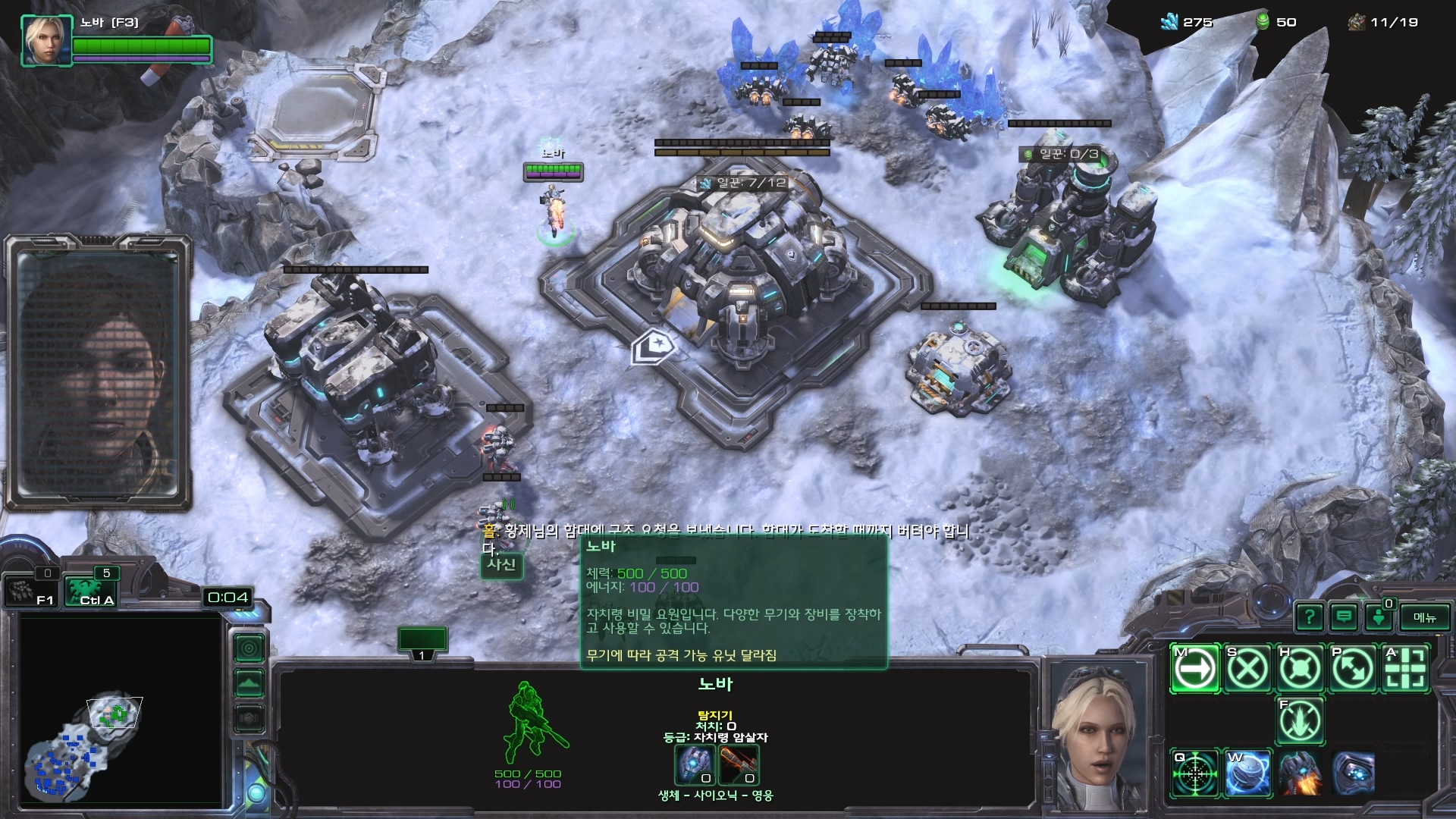Activate the minimap ping signal button
The width and height of the screenshot is (1456, 819).
249,648
